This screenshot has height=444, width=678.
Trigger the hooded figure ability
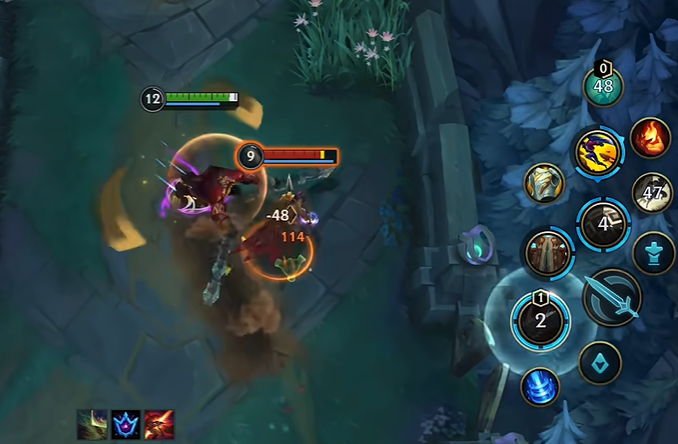[548, 253]
